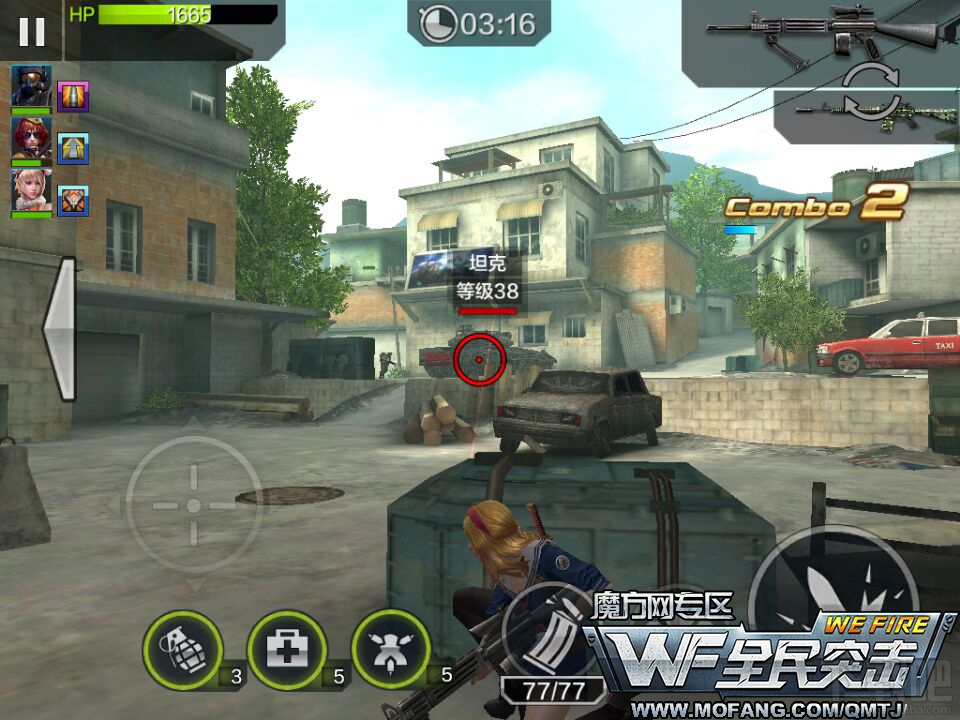This screenshot has height=720, width=960.
Task: Activate the orange crossed shield skill icon
Action: click(73, 201)
